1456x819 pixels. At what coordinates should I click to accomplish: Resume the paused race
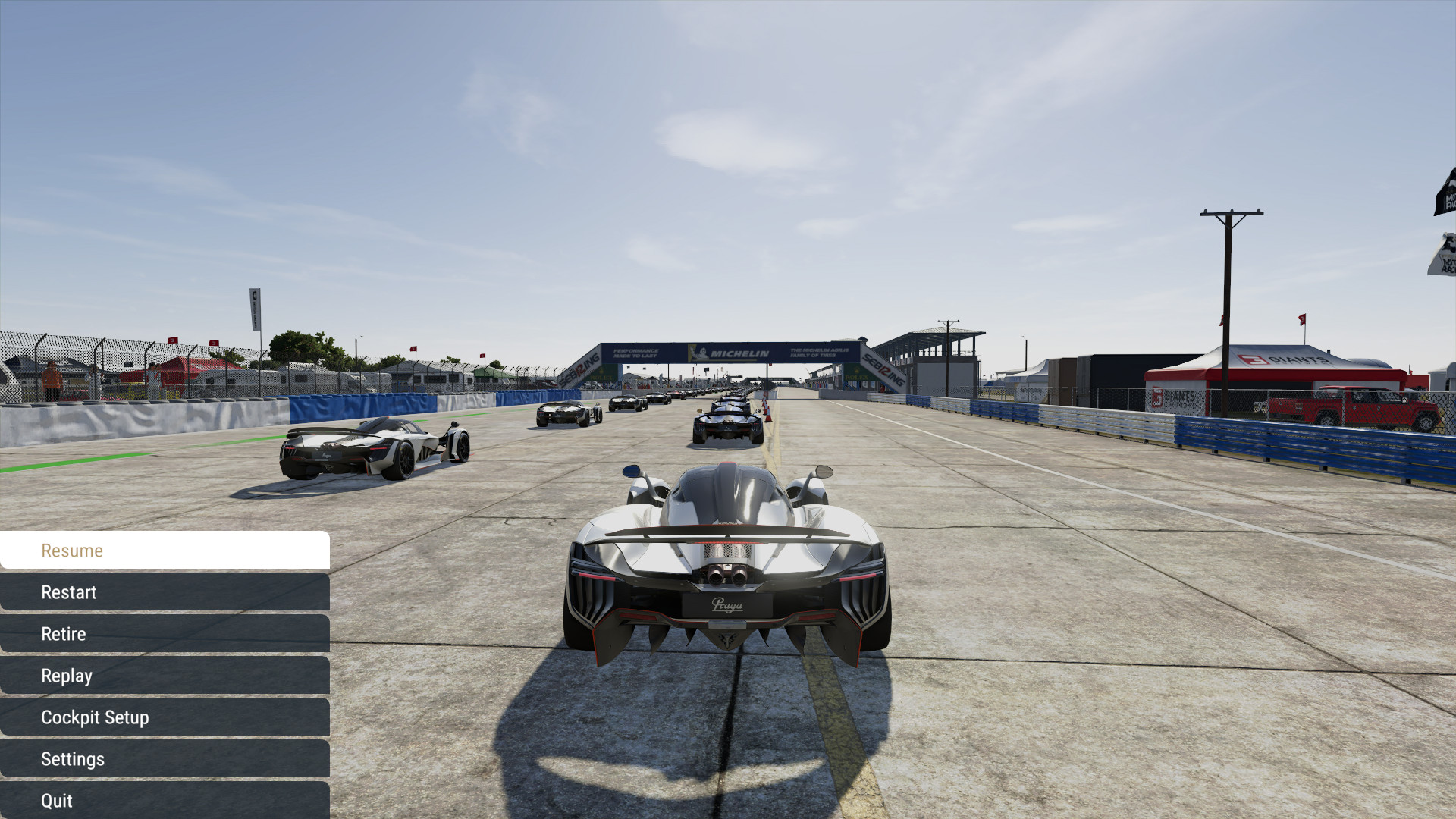pyautogui.click(x=165, y=551)
